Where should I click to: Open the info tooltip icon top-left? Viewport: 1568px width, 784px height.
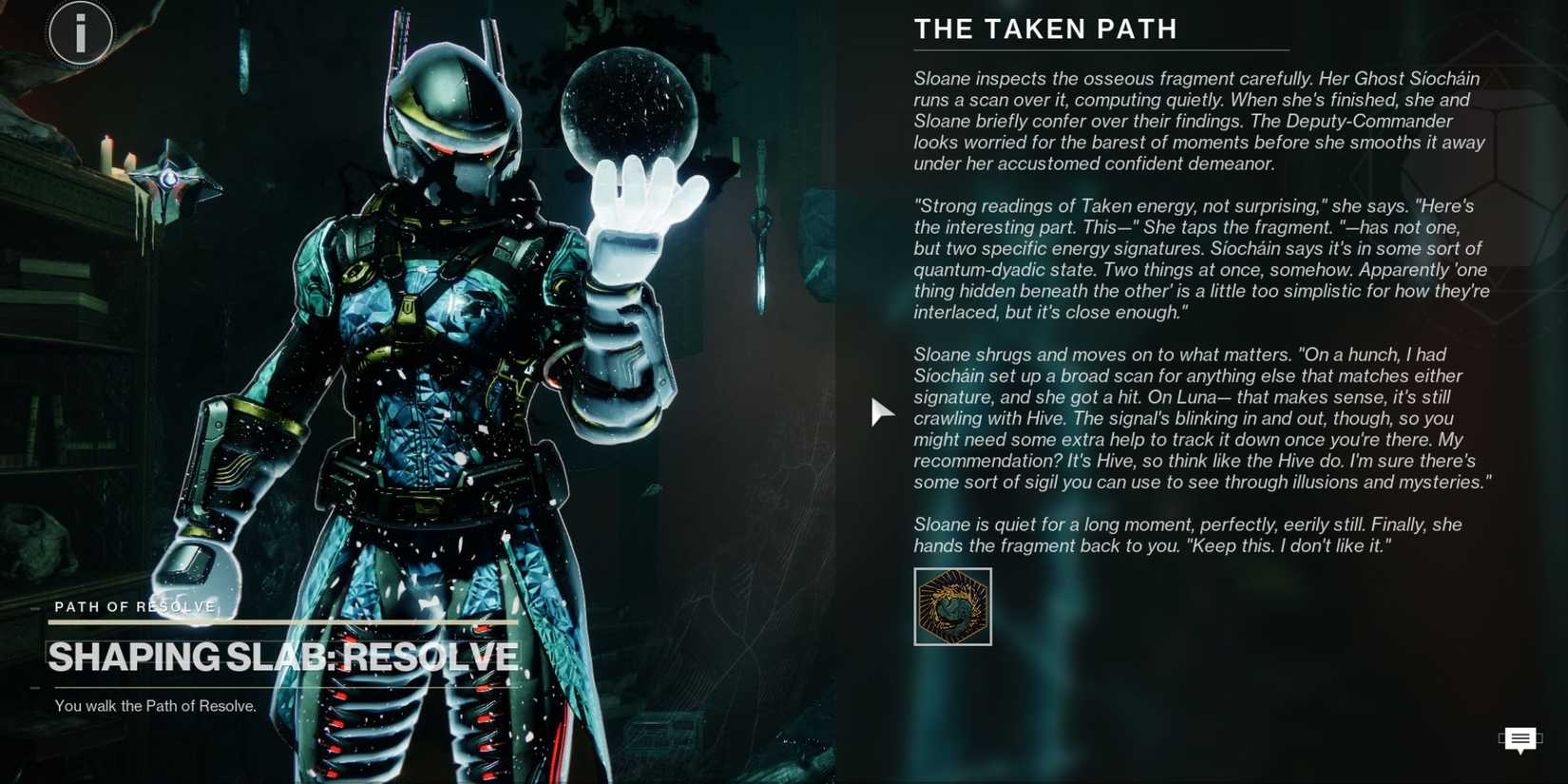click(x=80, y=31)
